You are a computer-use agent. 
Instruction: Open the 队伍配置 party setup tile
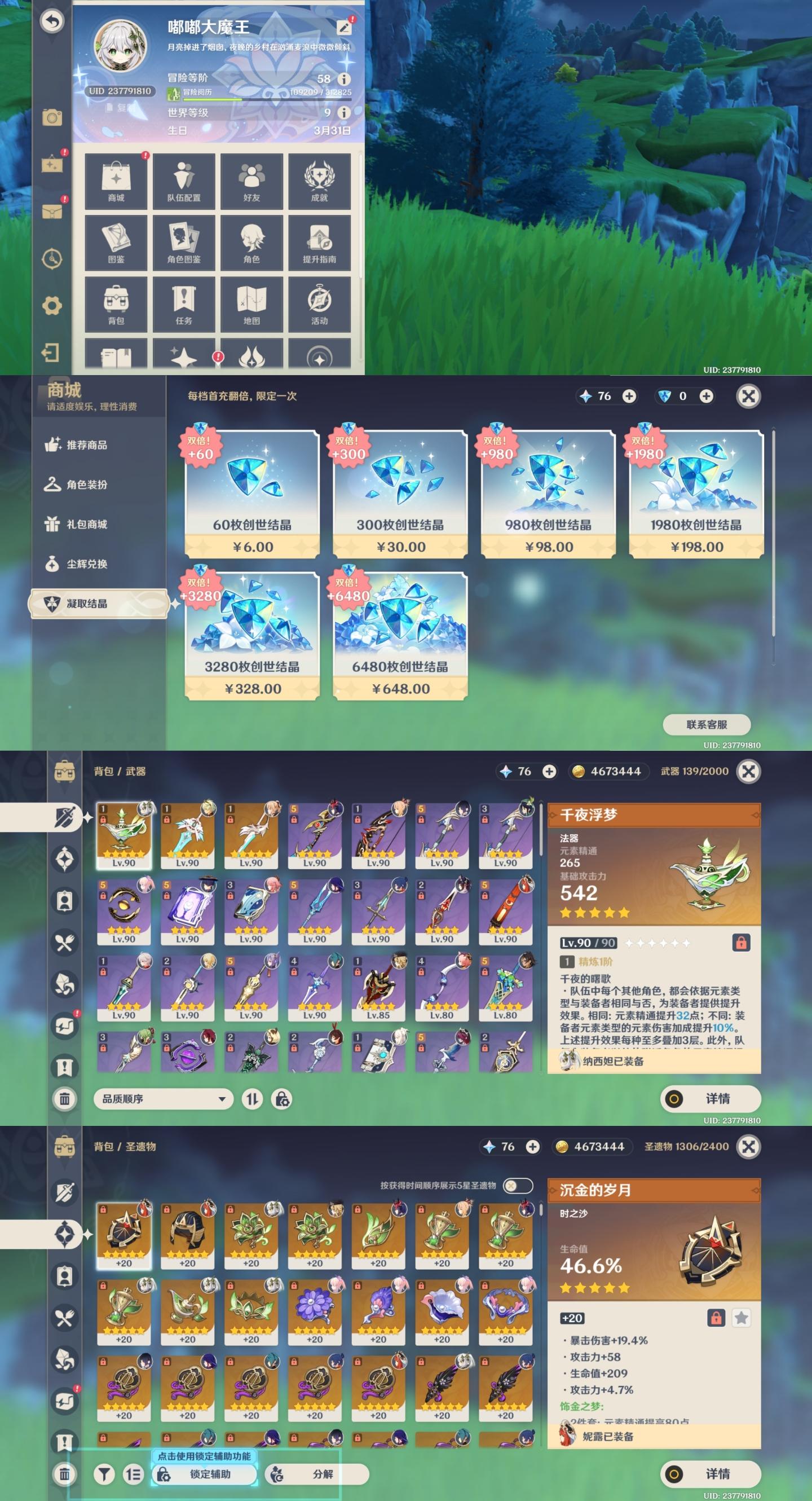[183, 181]
